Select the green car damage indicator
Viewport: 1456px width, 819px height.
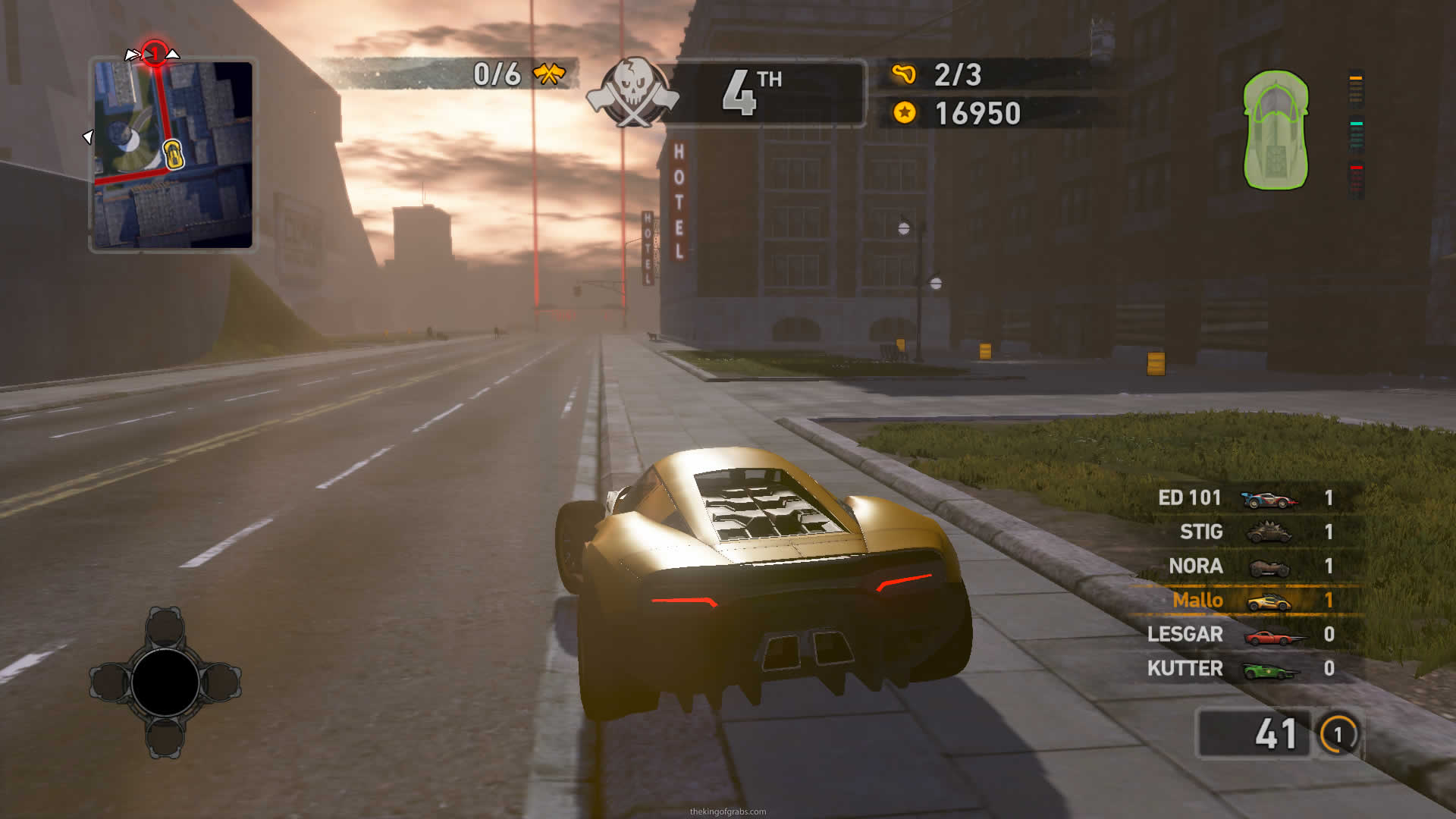click(x=1276, y=130)
